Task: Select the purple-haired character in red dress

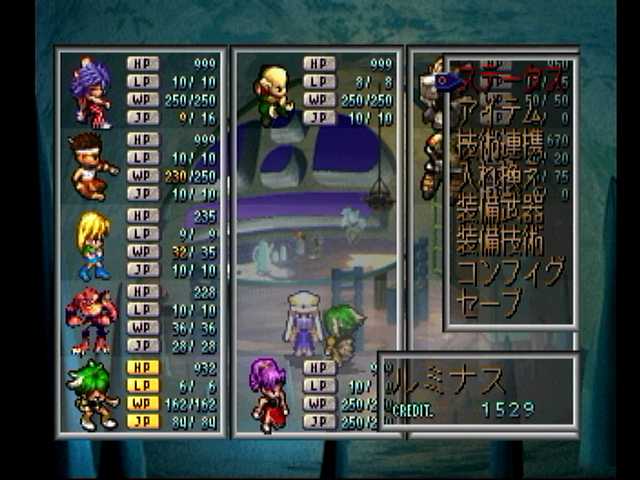Action: coord(268,394)
